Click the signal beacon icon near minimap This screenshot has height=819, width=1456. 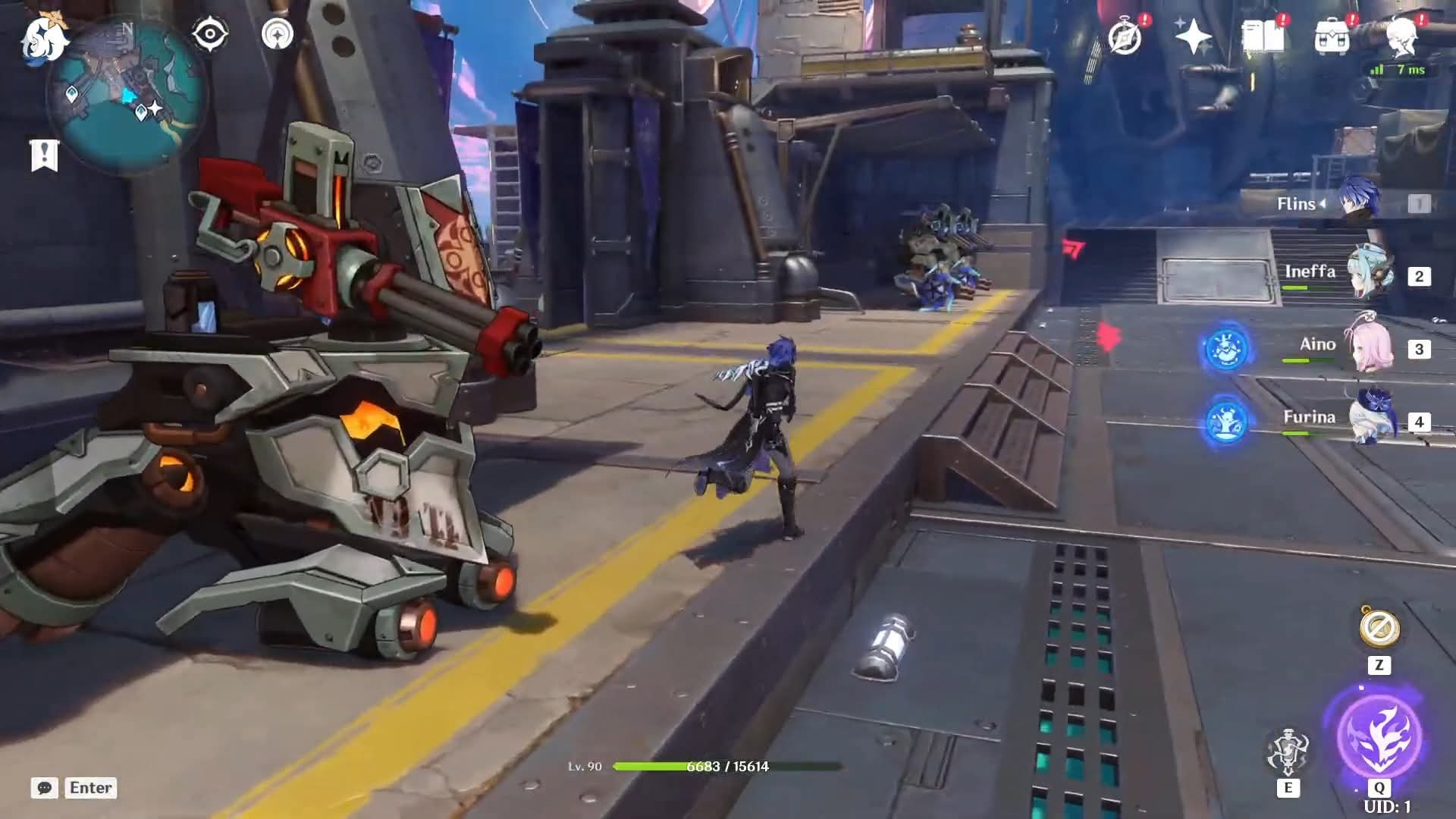(x=278, y=35)
